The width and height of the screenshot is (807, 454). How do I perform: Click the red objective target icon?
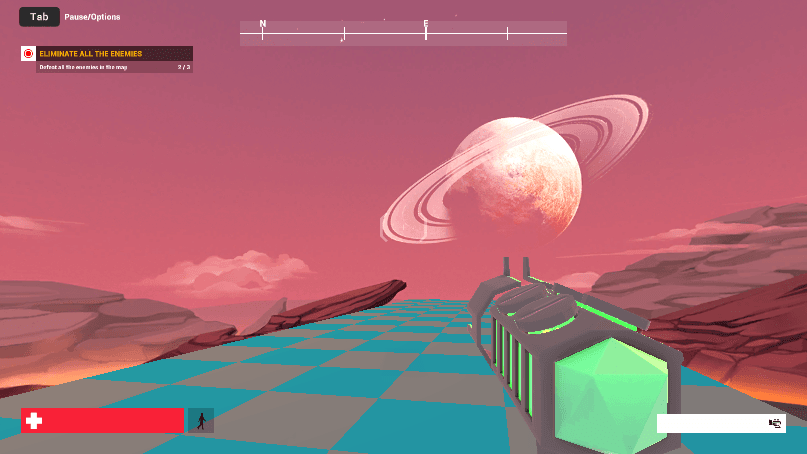pyautogui.click(x=28, y=53)
